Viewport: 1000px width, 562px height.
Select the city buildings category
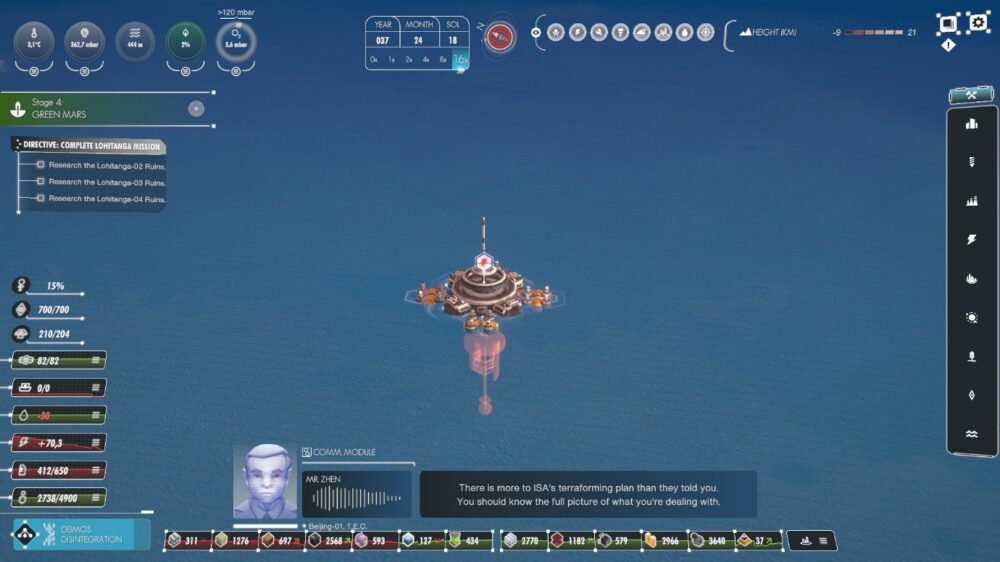point(971,124)
